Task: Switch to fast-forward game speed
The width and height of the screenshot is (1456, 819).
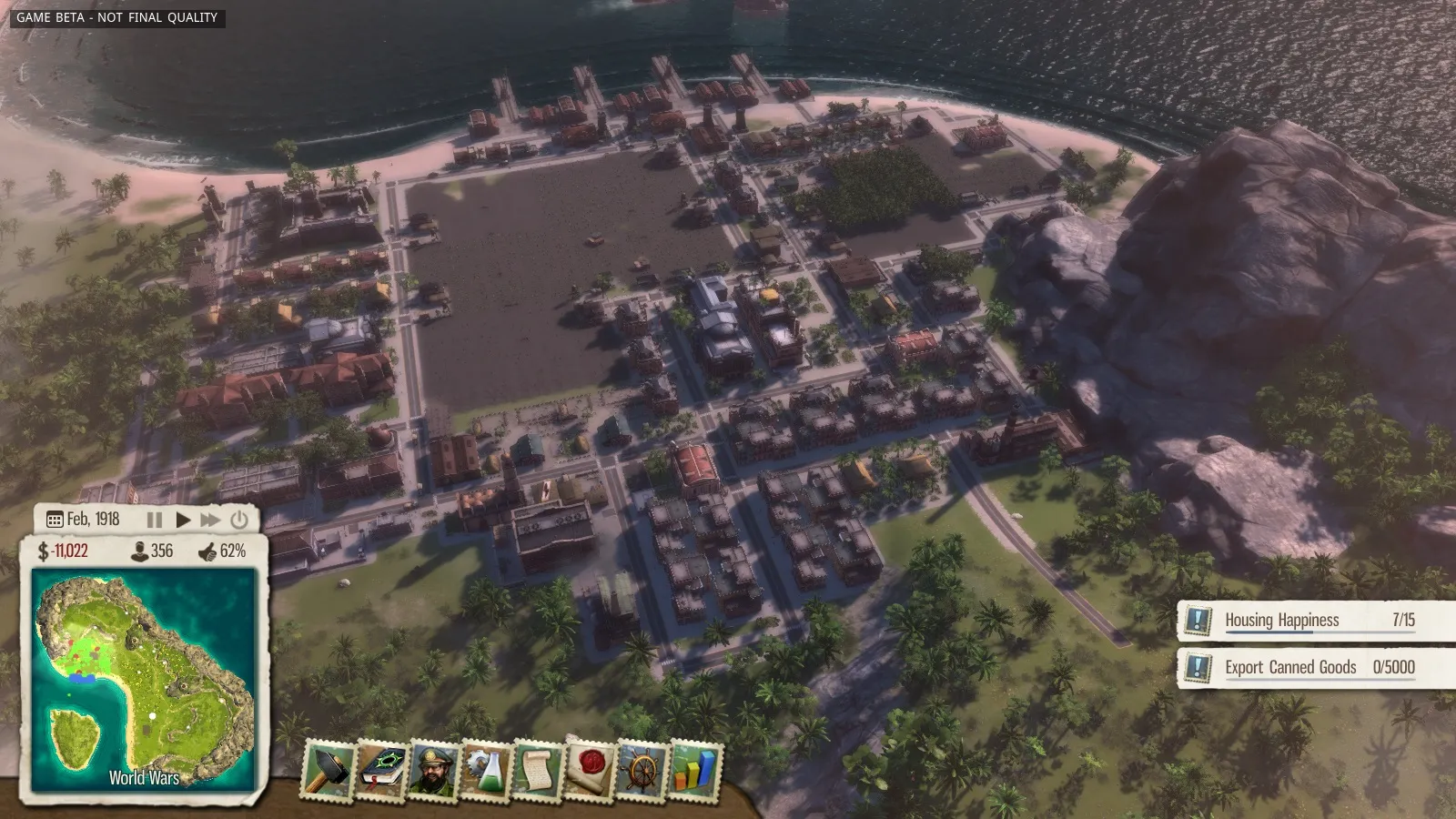Action: pyautogui.click(x=210, y=520)
